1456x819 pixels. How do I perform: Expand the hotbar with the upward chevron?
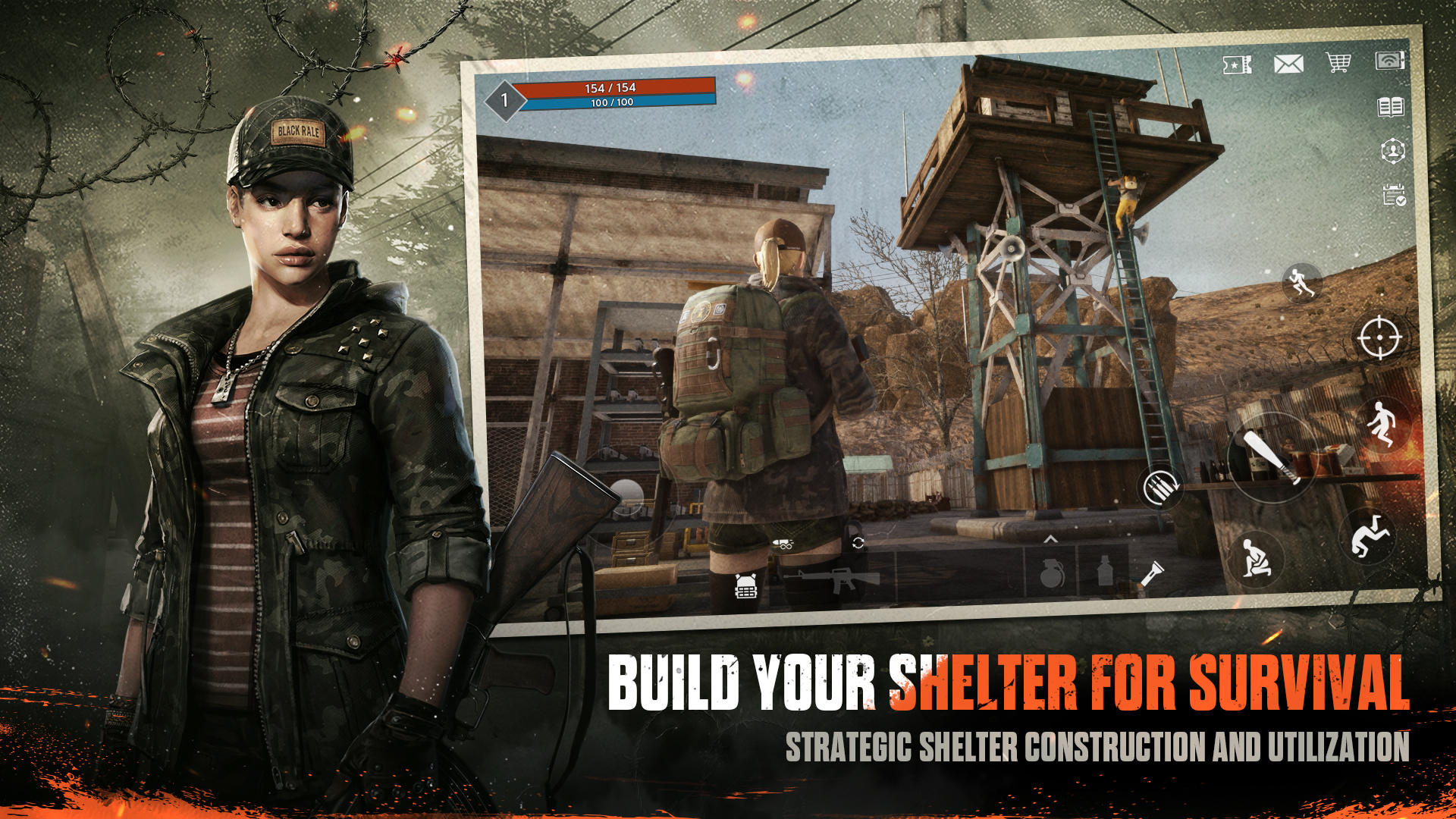pyautogui.click(x=1050, y=538)
